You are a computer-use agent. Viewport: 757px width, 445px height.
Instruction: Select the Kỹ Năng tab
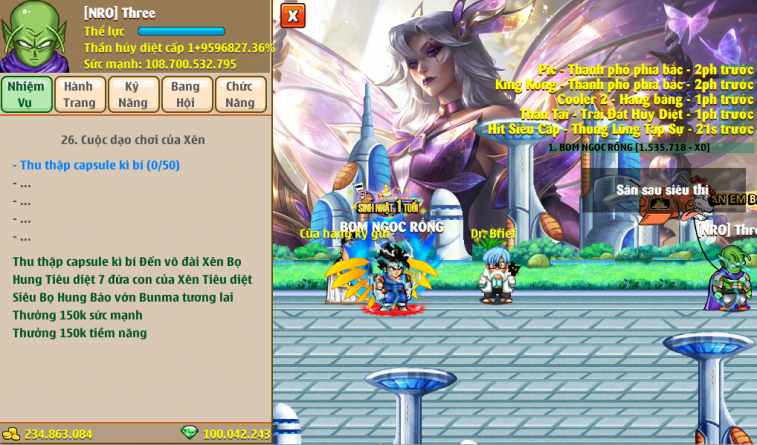click(x=133, y=94)
